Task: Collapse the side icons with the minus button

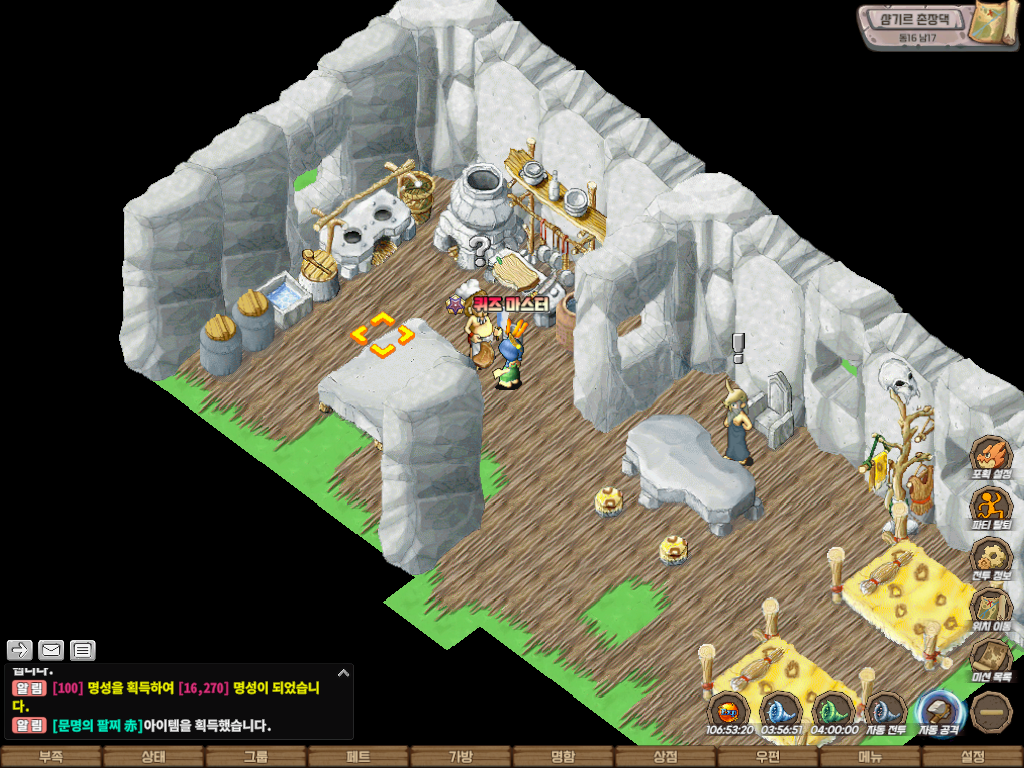Action: point(992,712)
